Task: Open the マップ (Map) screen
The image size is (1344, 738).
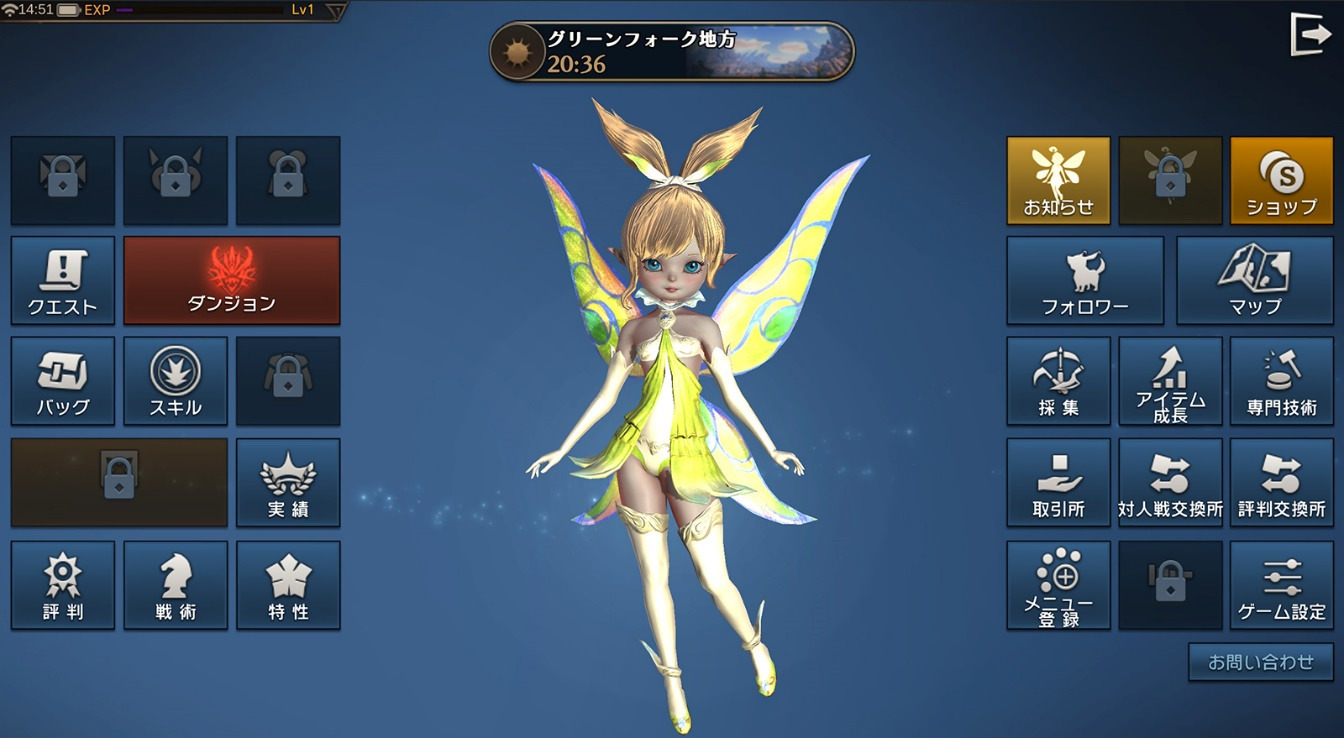Action: (1255, 280)
